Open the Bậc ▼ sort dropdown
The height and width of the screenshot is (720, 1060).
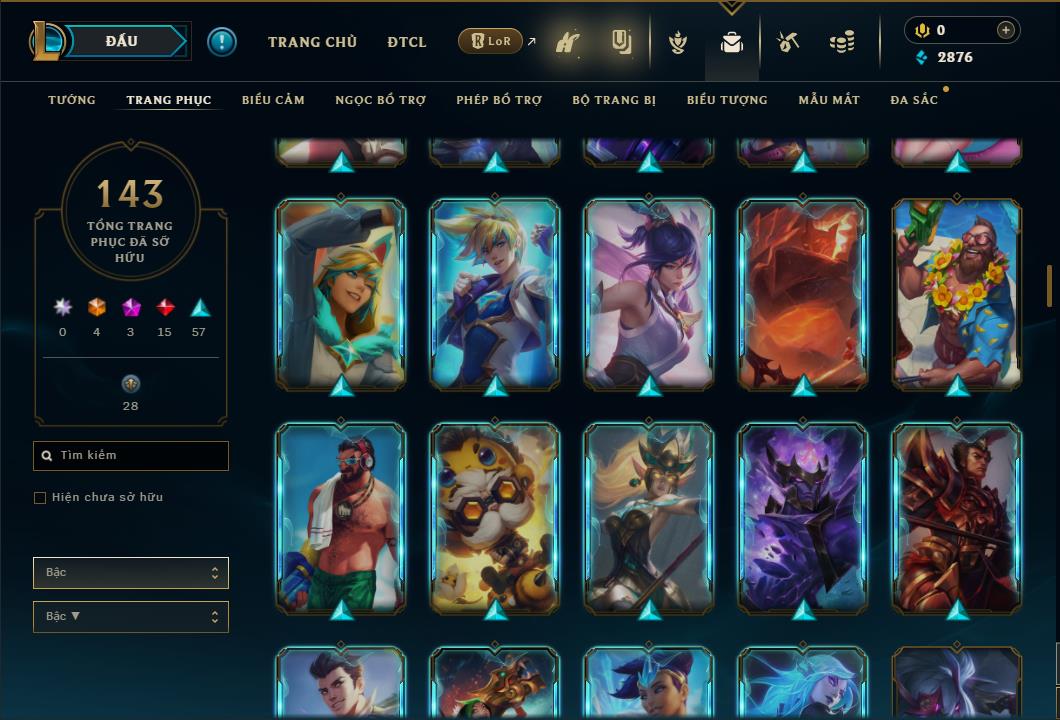[x=131, y=617]
